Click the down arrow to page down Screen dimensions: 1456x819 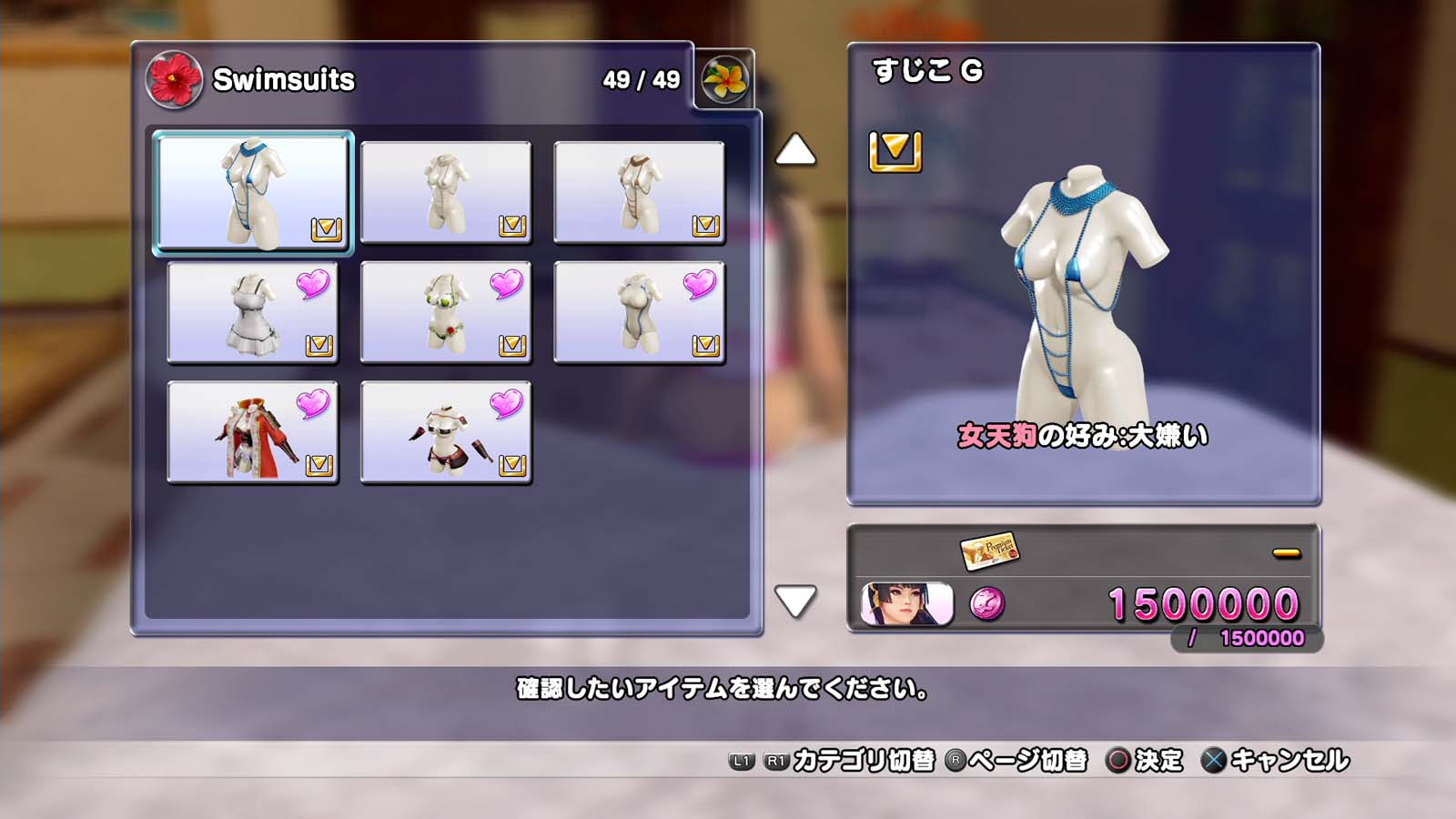(795, 602)
